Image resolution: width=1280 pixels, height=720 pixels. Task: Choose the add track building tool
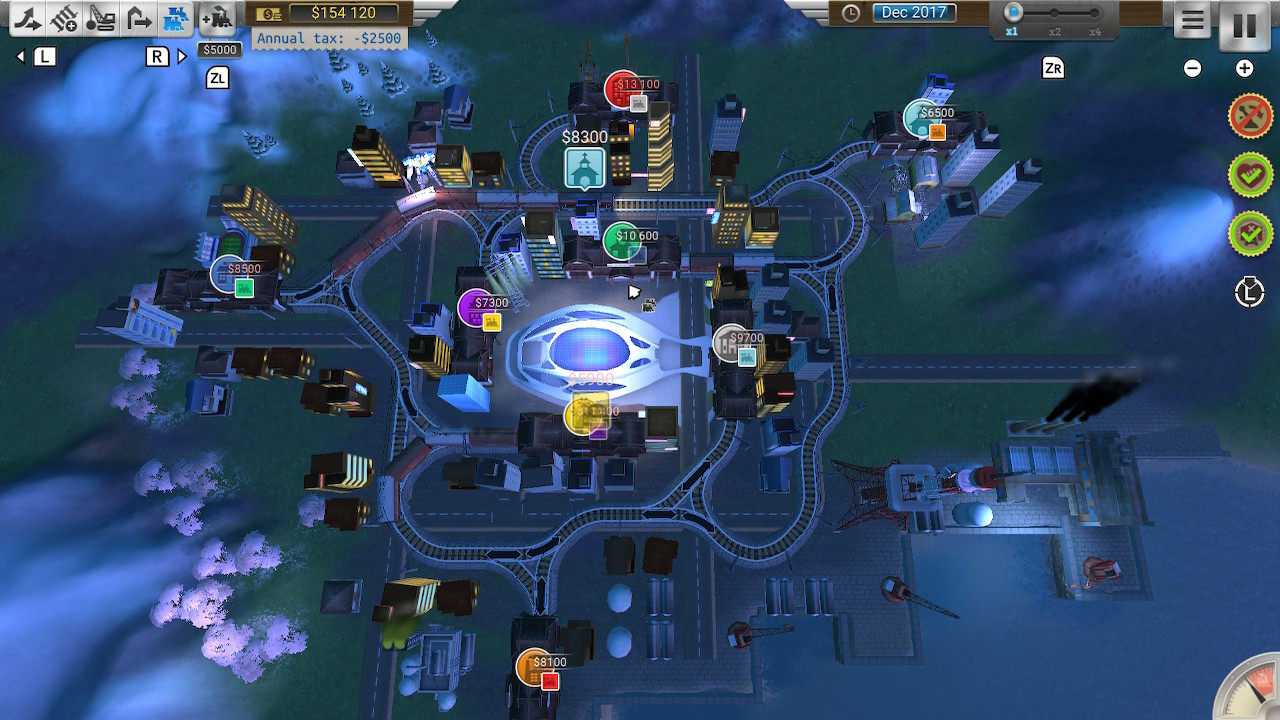click(65, 18)
